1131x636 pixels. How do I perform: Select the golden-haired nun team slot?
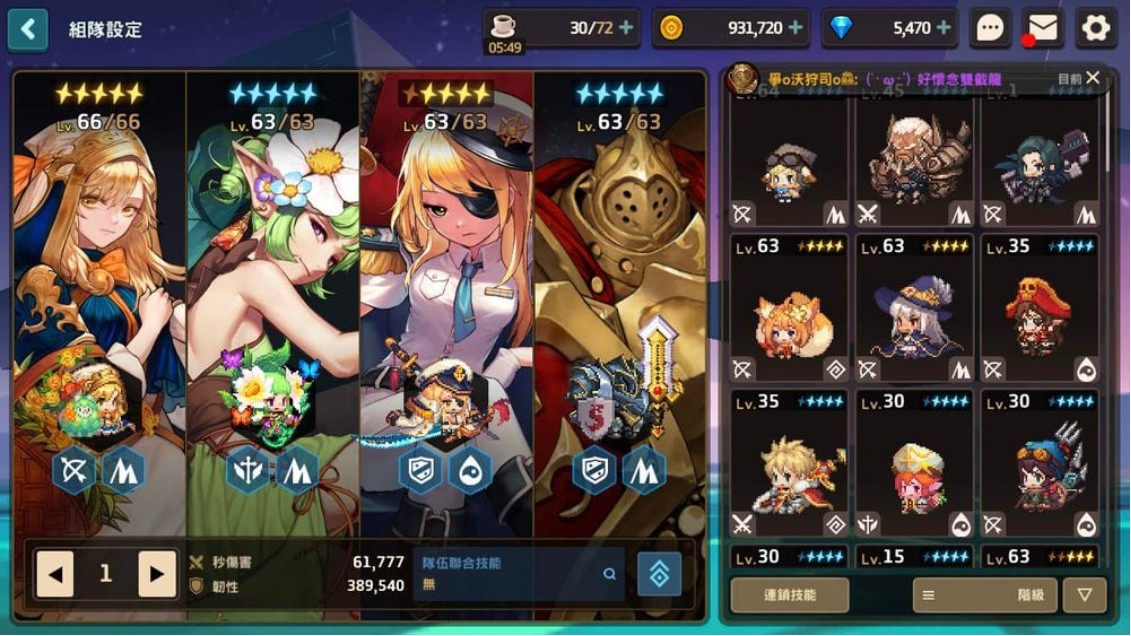tap(100, 300)
